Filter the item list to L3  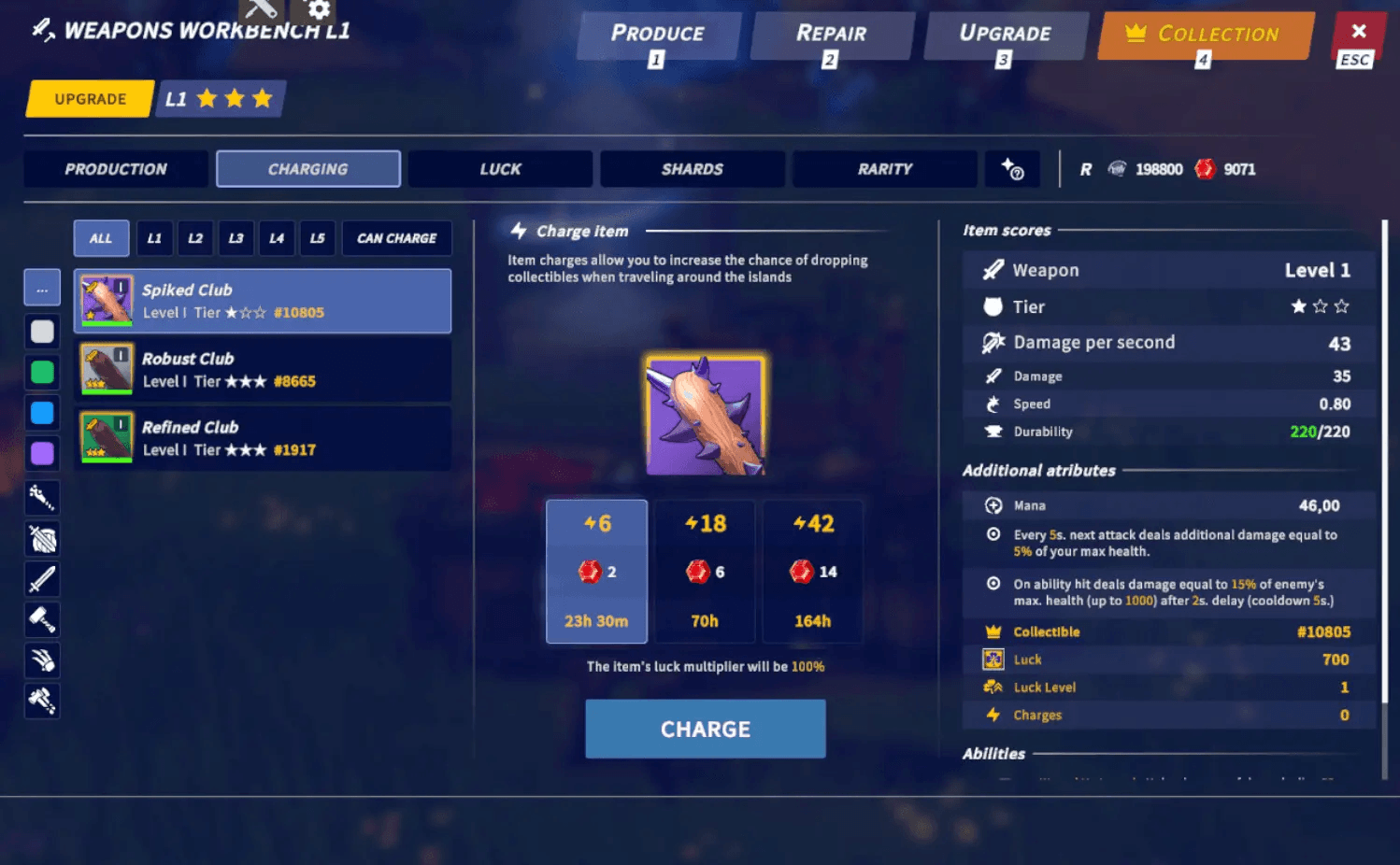236,238
